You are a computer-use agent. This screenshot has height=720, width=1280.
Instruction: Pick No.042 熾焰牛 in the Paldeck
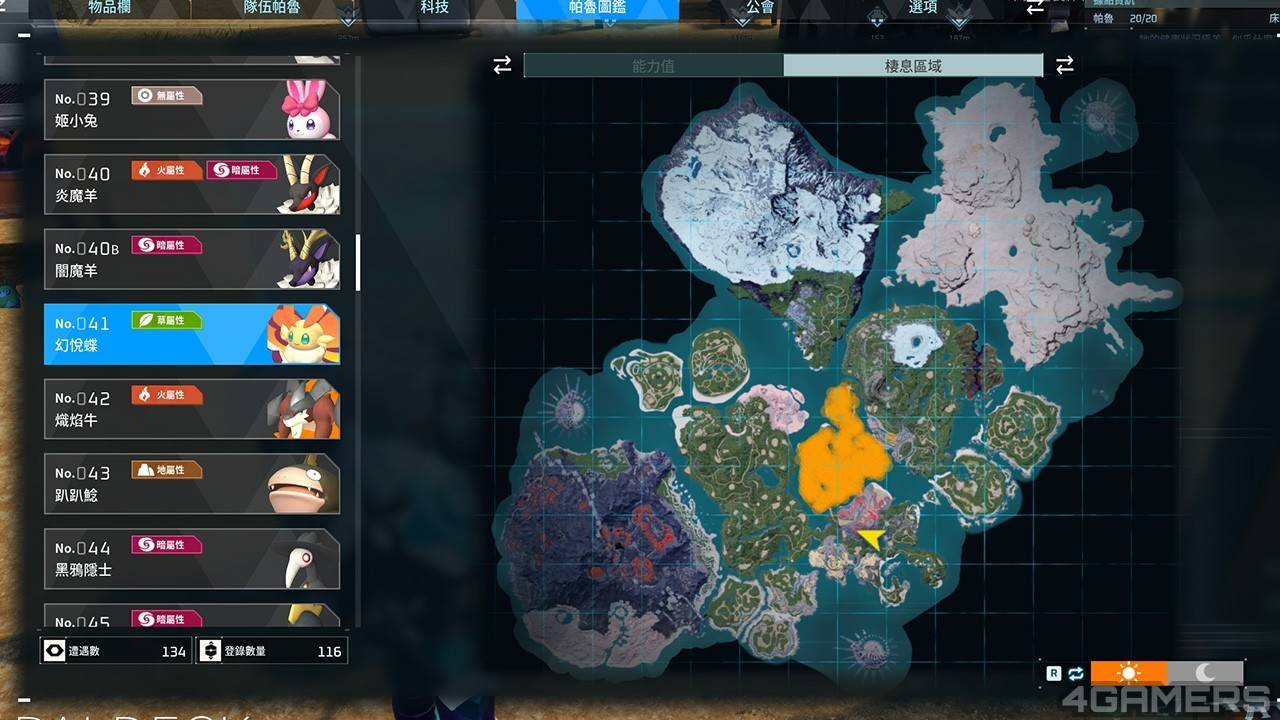coord(192,410)
